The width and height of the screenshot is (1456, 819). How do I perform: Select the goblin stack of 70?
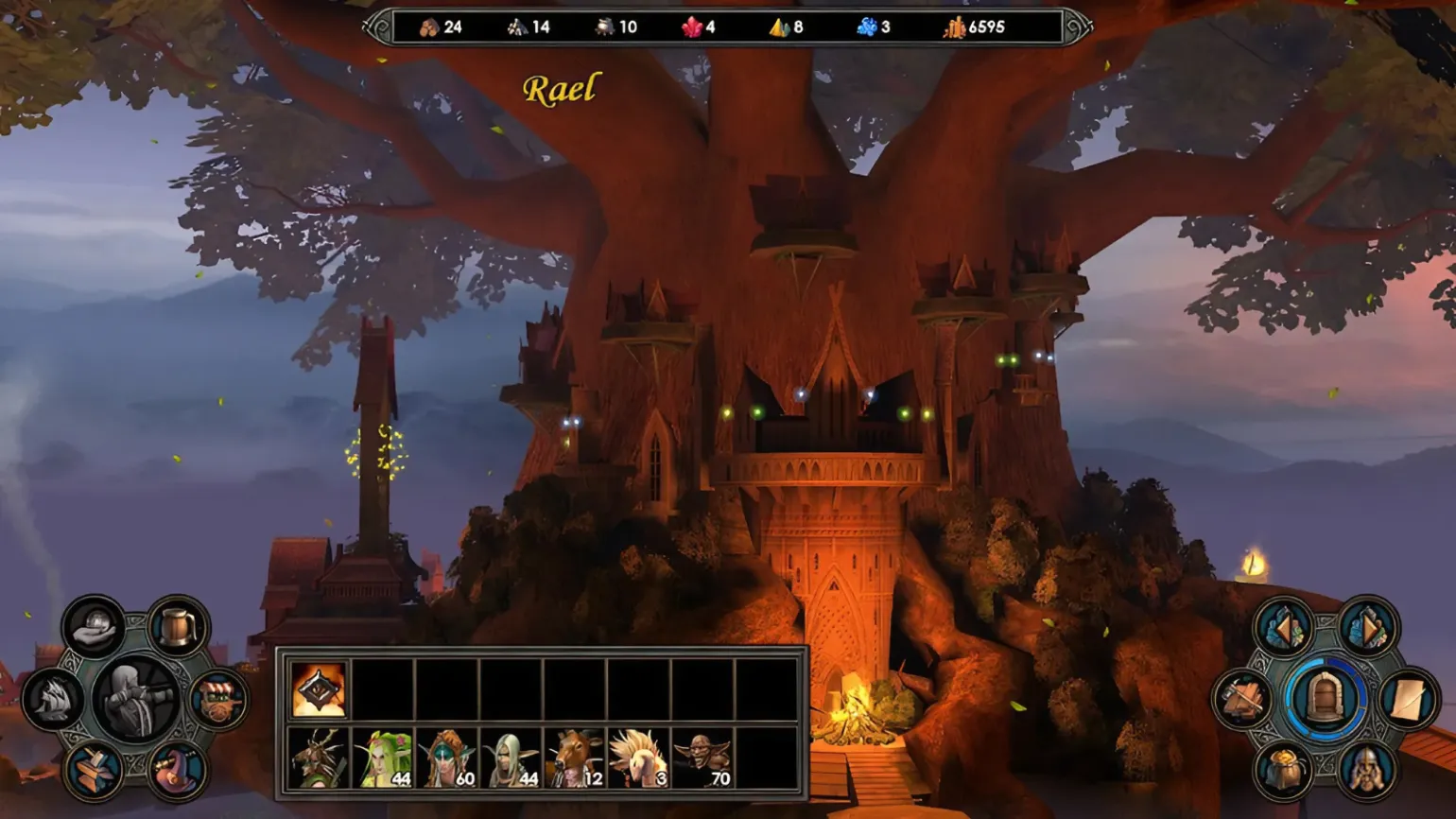[x=702, y=758]
